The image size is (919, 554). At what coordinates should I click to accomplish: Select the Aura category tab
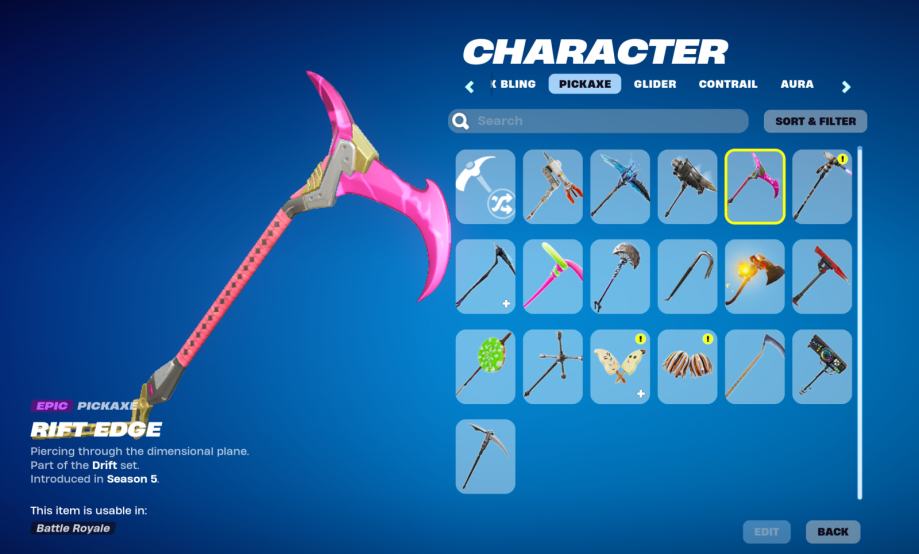[797, 84]
